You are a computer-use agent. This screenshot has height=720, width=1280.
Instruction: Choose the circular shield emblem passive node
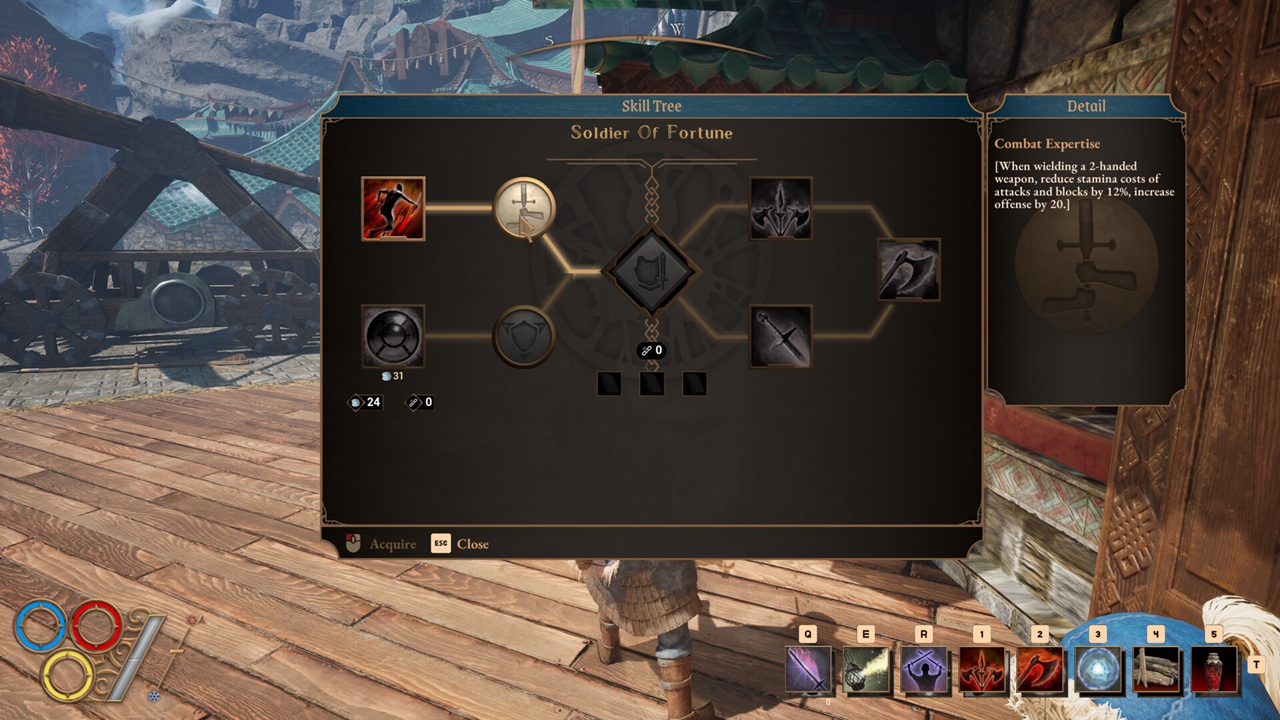(524, 336)
